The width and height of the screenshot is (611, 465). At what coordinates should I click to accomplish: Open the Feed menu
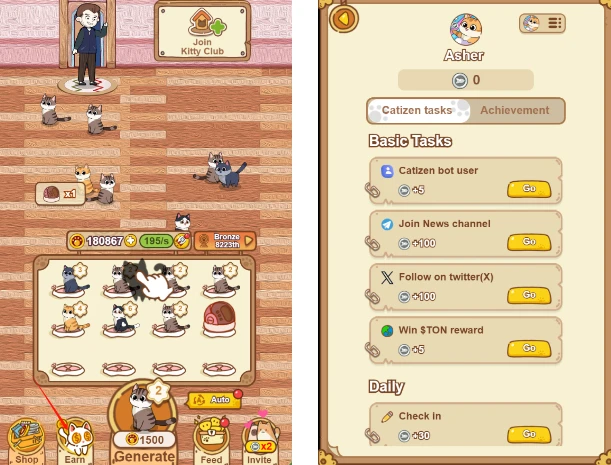pos(210,440)
